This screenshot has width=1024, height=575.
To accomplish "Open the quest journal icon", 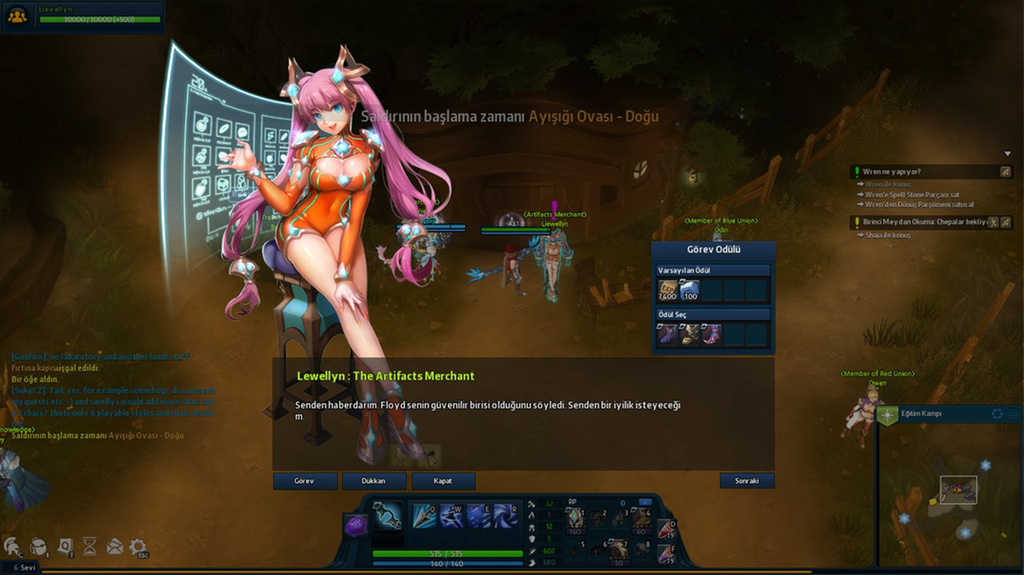I will [x=64, y=546].
